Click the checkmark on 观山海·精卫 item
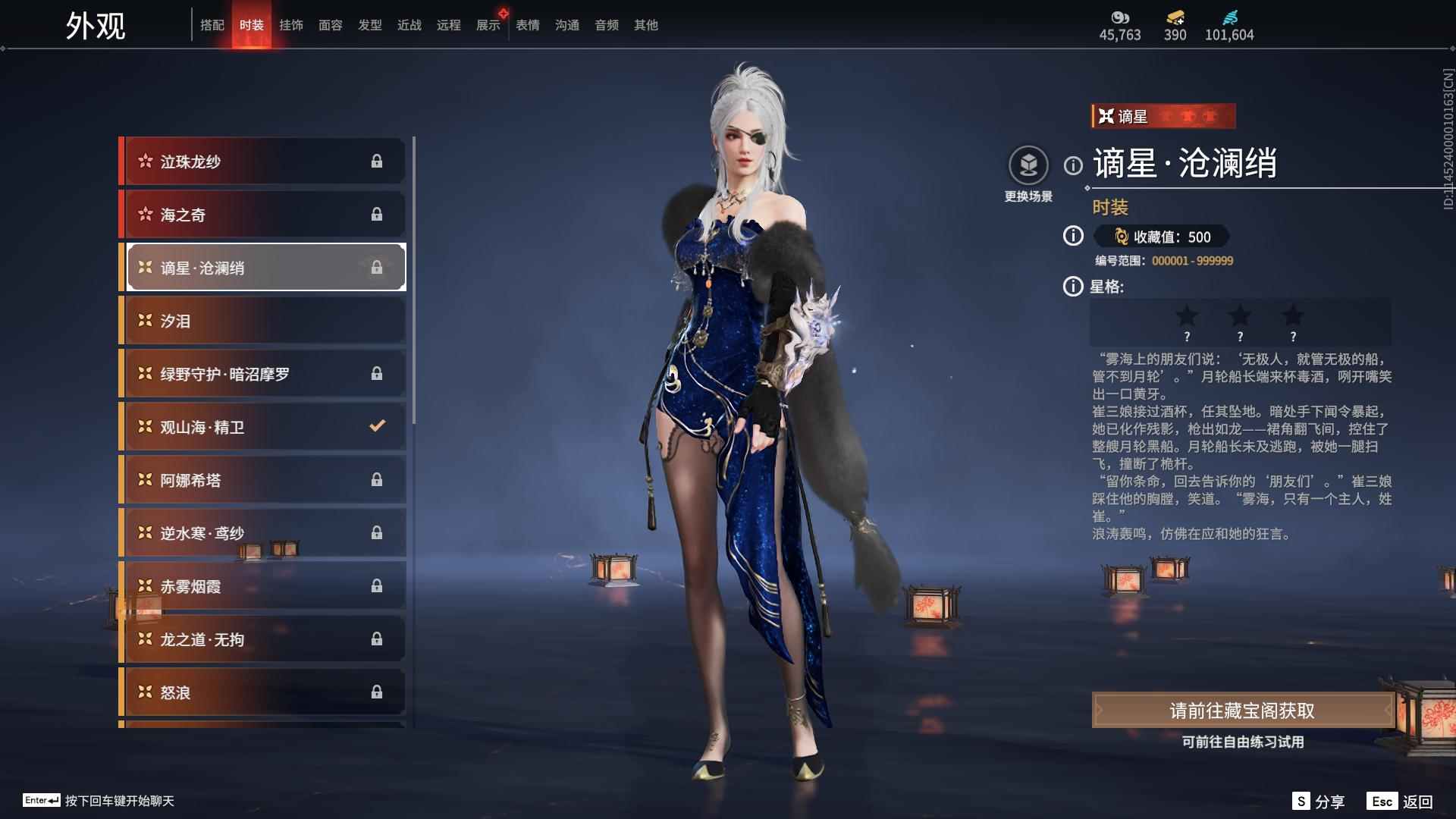 (378, 426)
